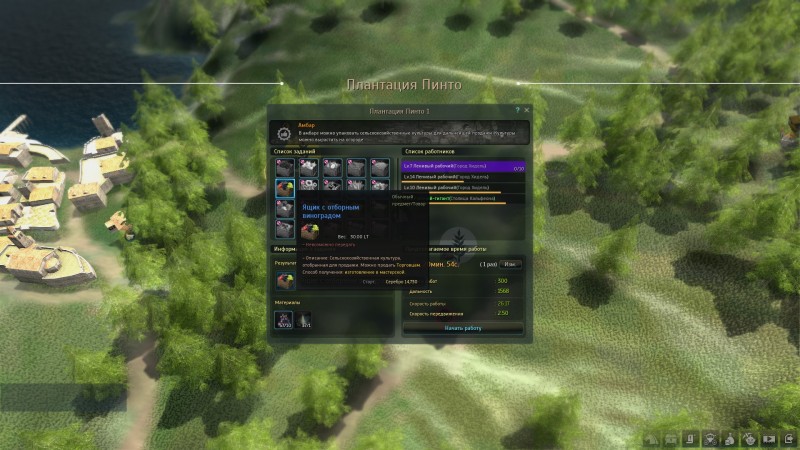800x450 pixels.
Task: Click the flask icon in bottom bar
Action: click(x=730, y=438)
